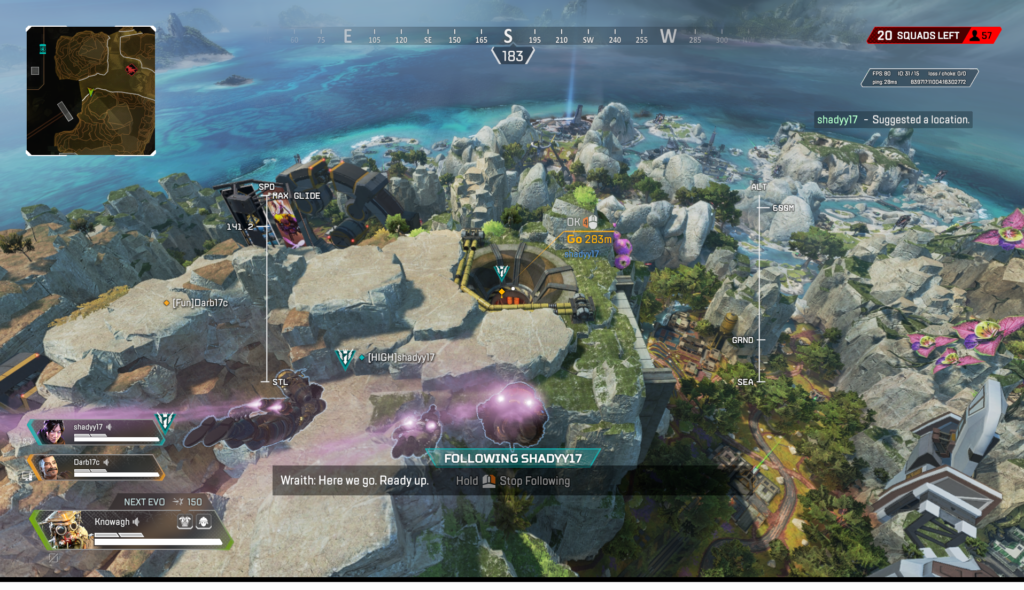Click the speaker icon next to Darb17c
The image size is (1024, 590).
click(x=108, y=463)
